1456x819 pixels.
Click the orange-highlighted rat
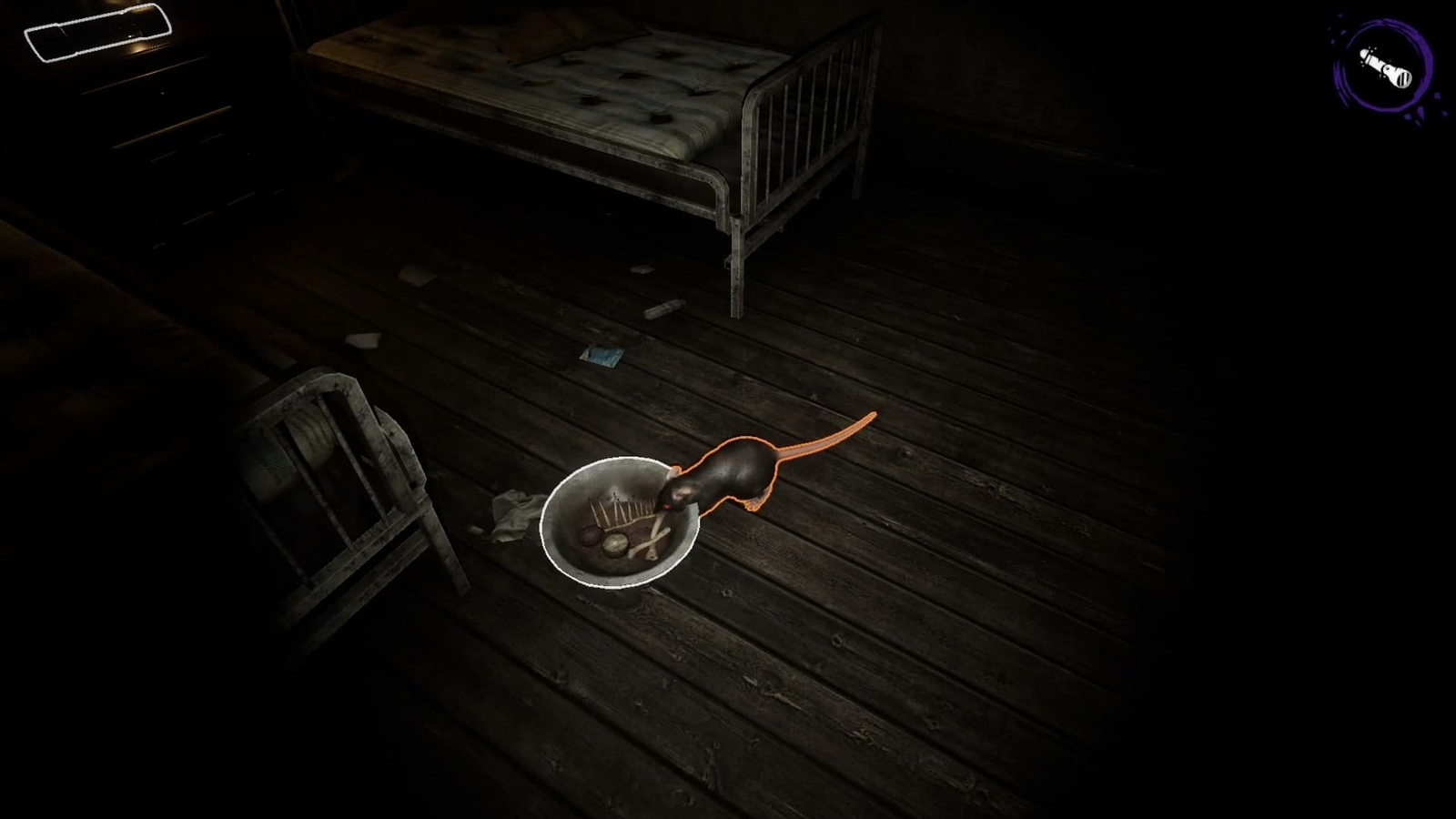[x=737, y=469]
